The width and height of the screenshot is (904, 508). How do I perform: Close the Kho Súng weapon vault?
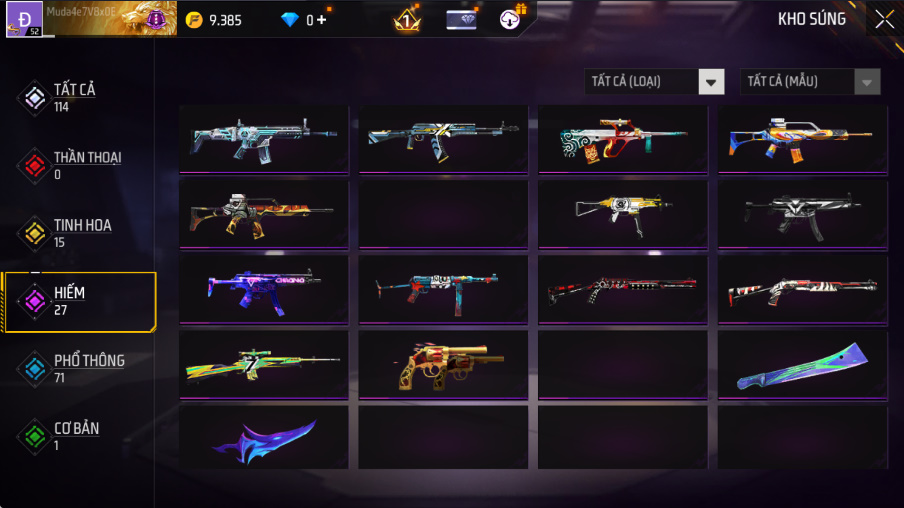884,19
